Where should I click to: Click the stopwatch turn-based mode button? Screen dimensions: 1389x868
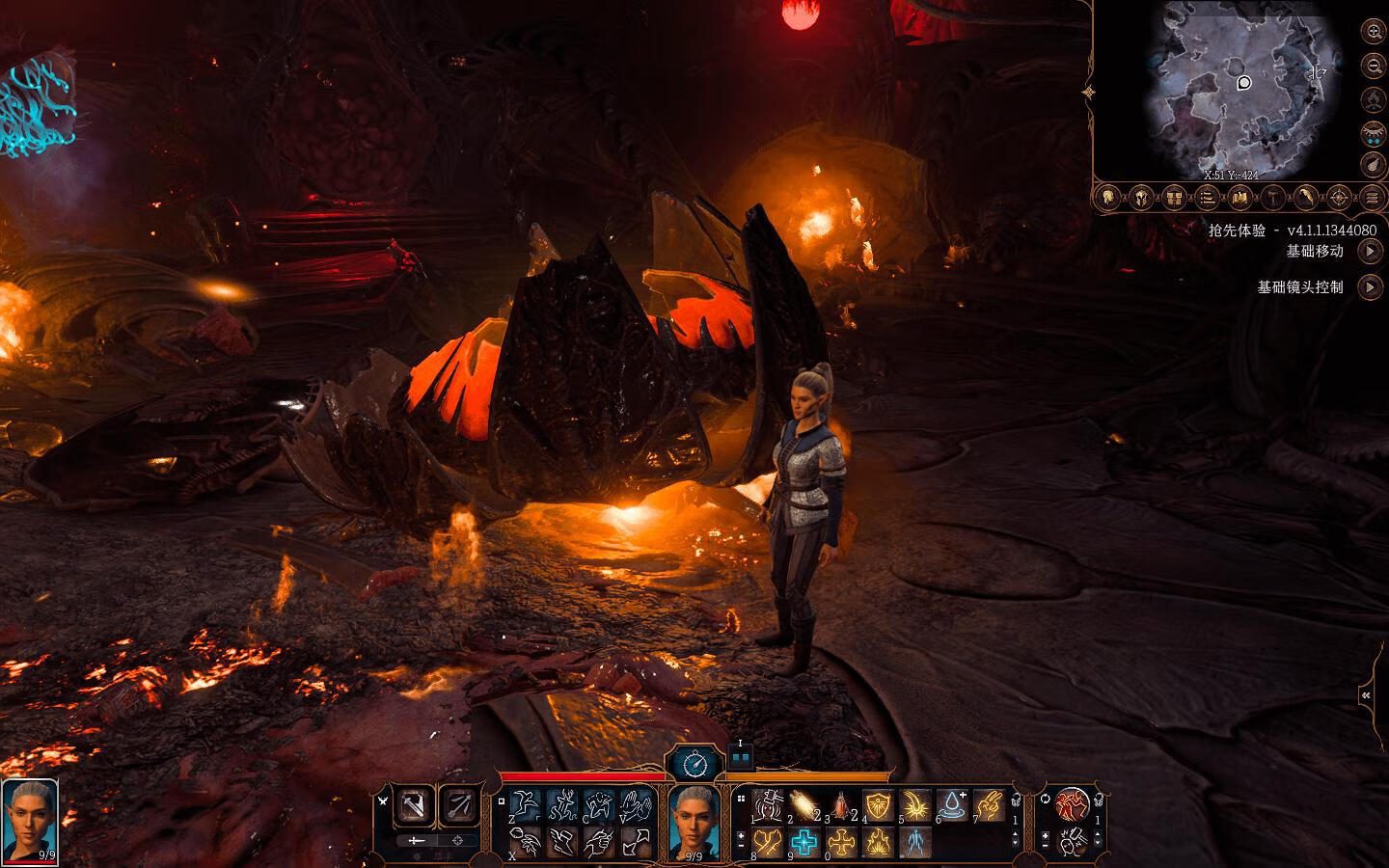[x=694, y=764]
